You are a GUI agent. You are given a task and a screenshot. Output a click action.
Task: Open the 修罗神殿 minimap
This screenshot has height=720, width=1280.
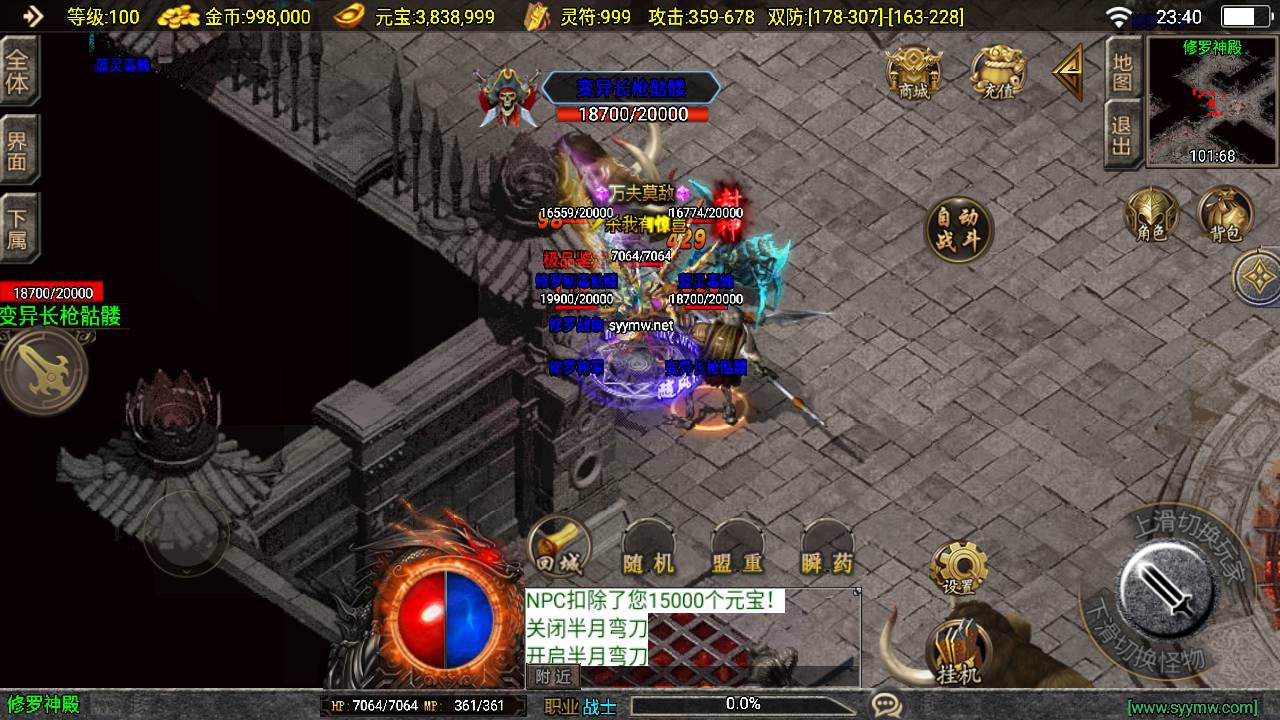point(1210,102)
